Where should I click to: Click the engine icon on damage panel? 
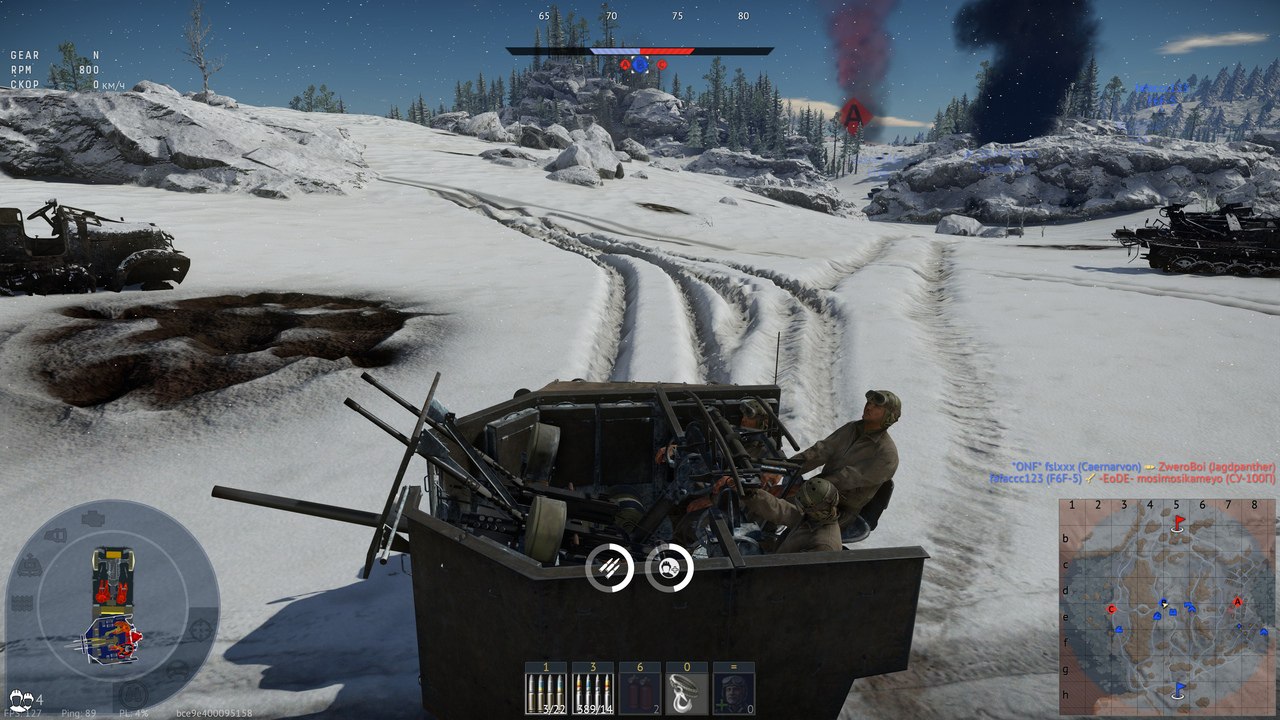[91, 519]
